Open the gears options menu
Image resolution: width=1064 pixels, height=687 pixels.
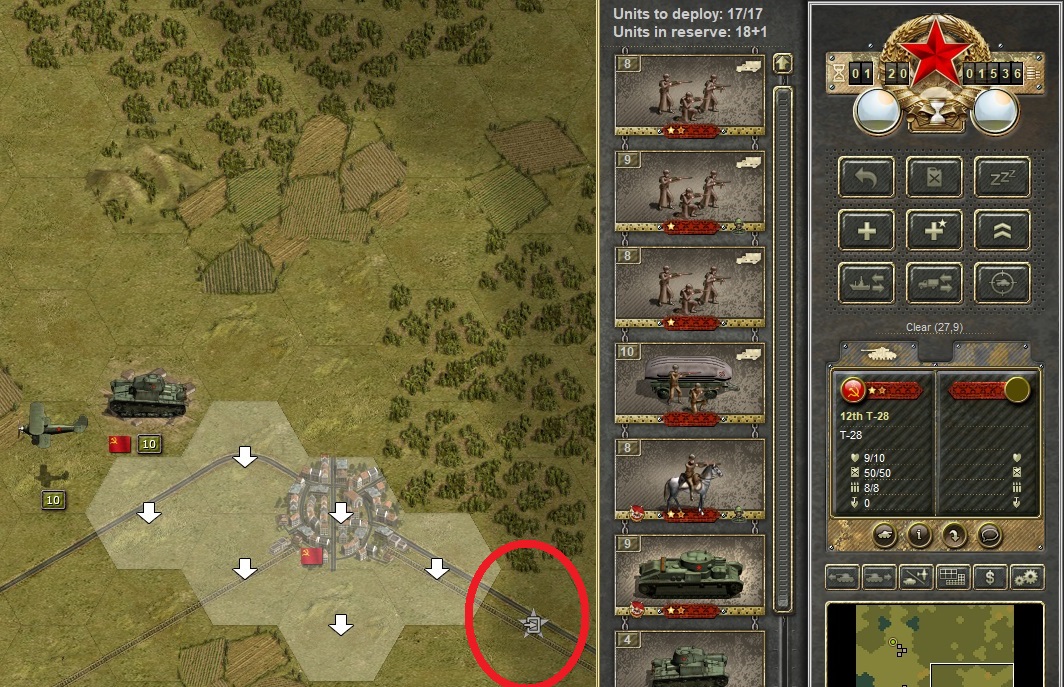click(1027, 577)
